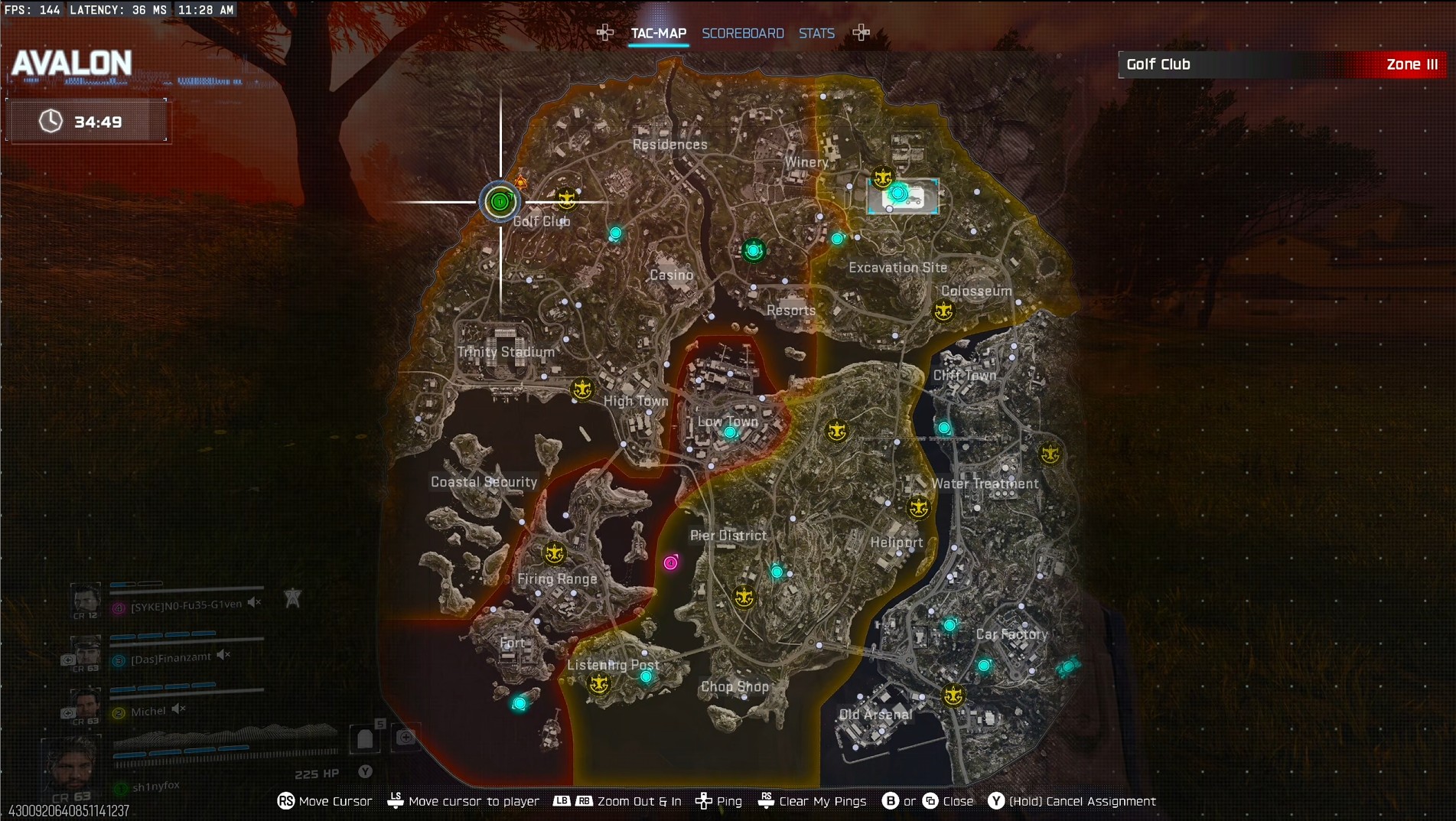This screenshot has height=821, width=1456.
Task: Unmute Michel in the squad list
Action: point(178,708)
